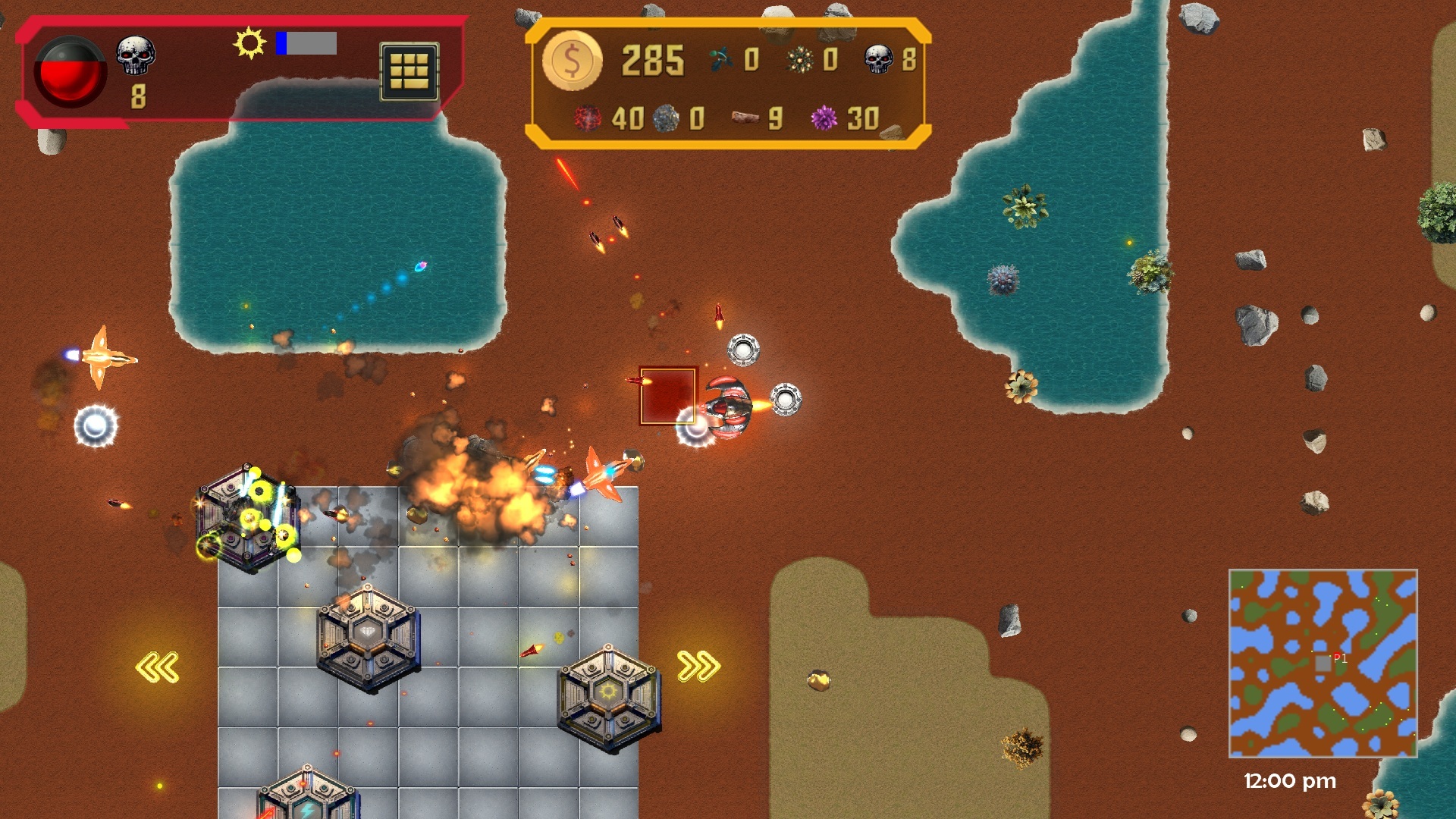Select the red highlighted tile
Image resolution: width=1456 pixels, height=819 pixels.
click(x=670, y=397)
